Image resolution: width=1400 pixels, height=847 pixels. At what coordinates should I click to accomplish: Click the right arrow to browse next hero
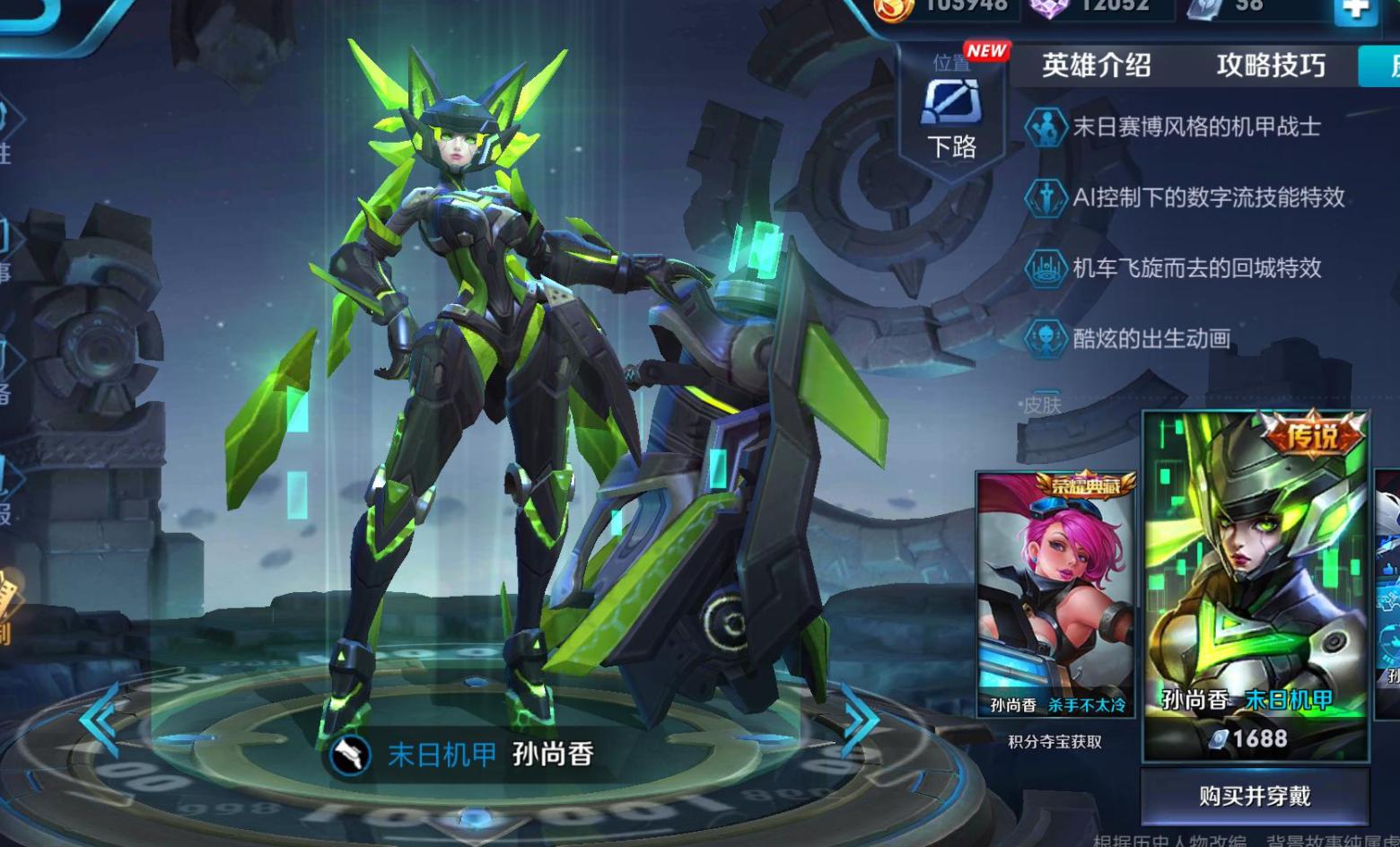coord(859,719)
